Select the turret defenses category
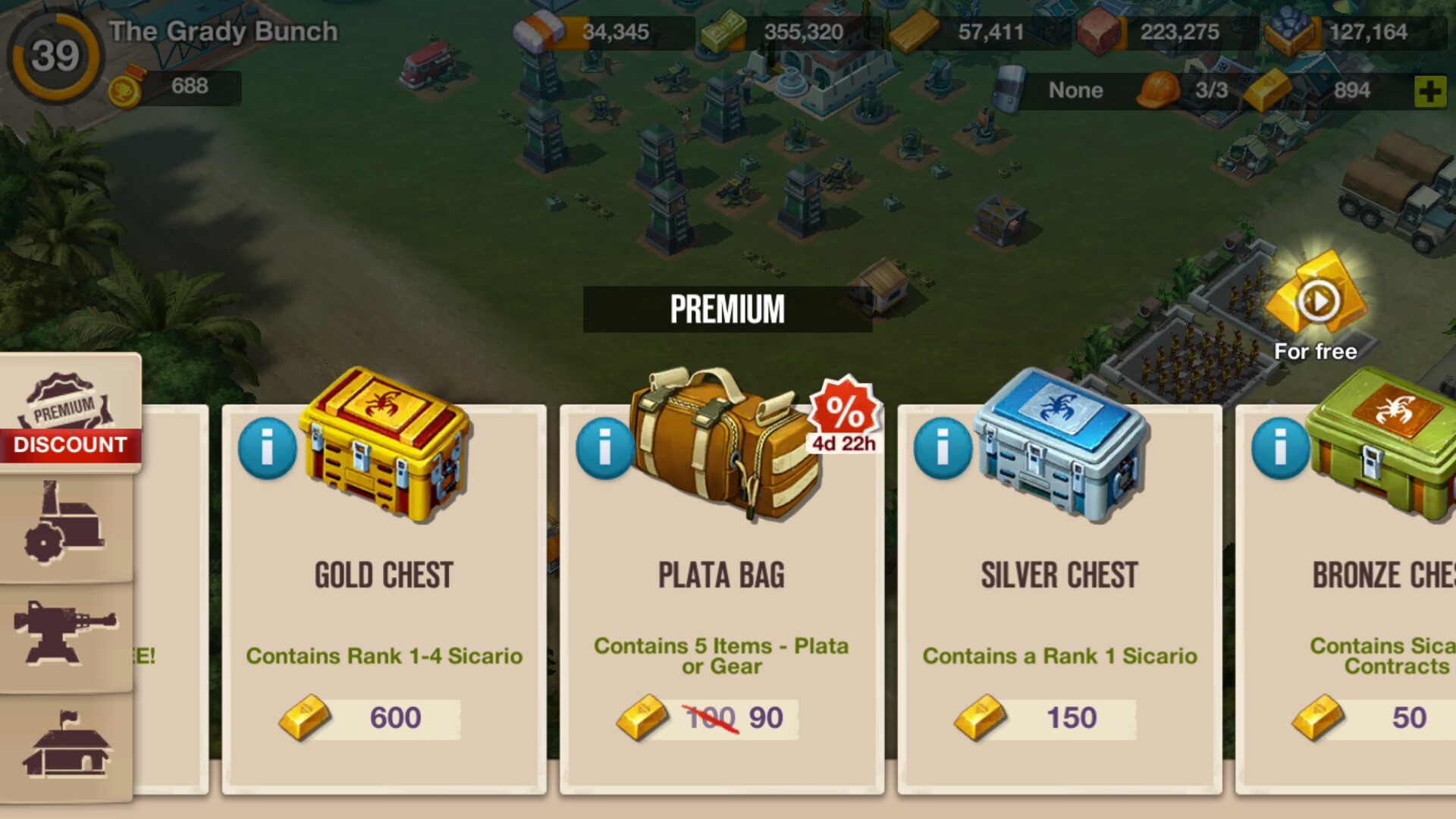The height and width of the screenshot is (819, 1456). (65, 634)
